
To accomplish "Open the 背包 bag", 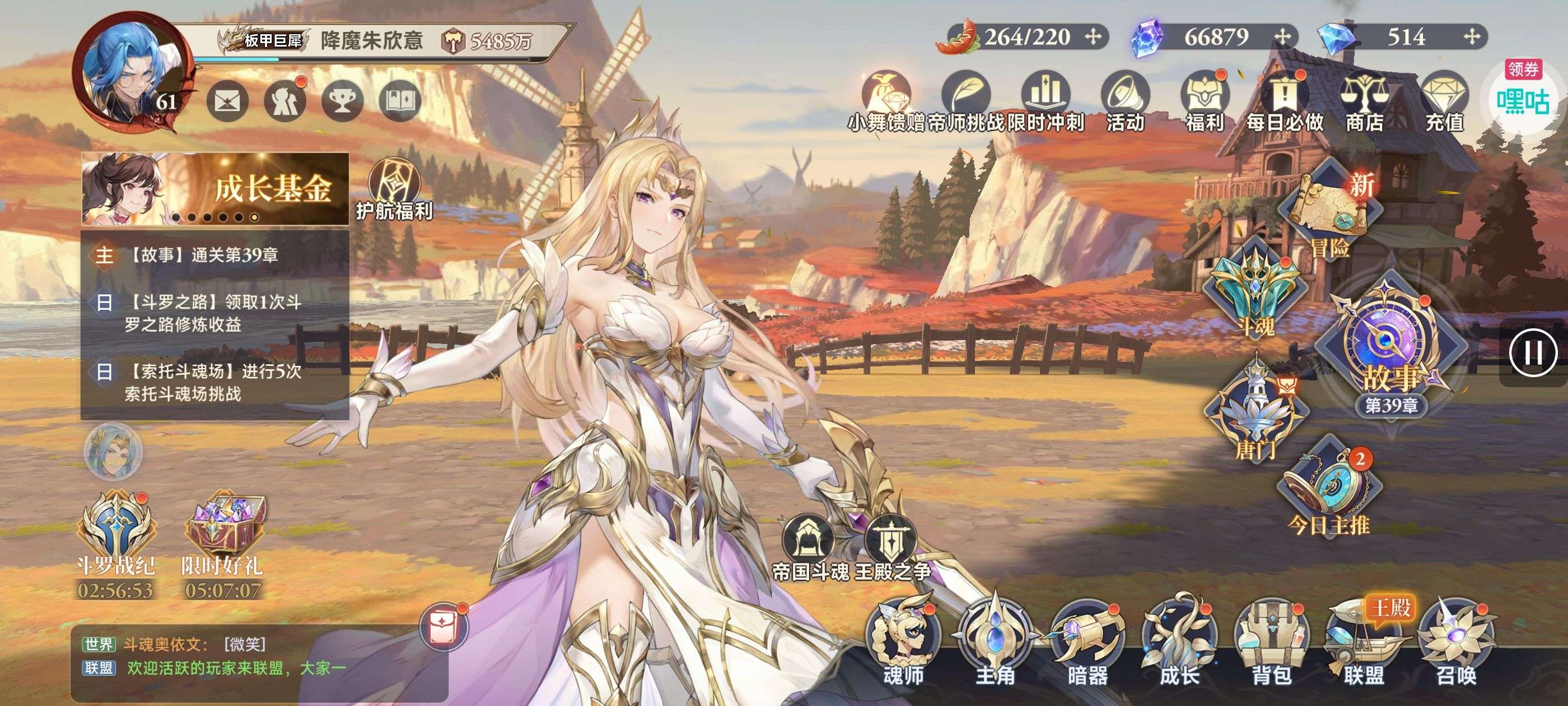I will point(1271,641).
